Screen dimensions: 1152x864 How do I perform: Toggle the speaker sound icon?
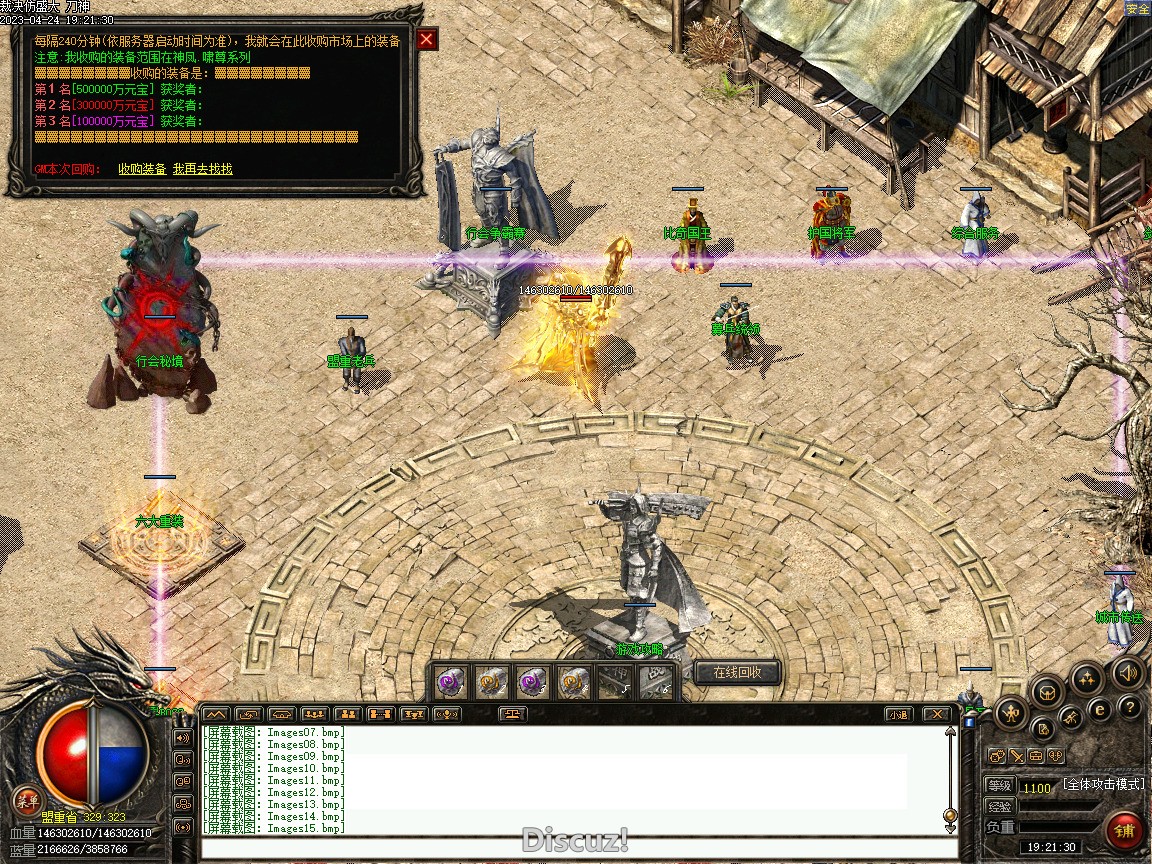[x=1128, y=673]
